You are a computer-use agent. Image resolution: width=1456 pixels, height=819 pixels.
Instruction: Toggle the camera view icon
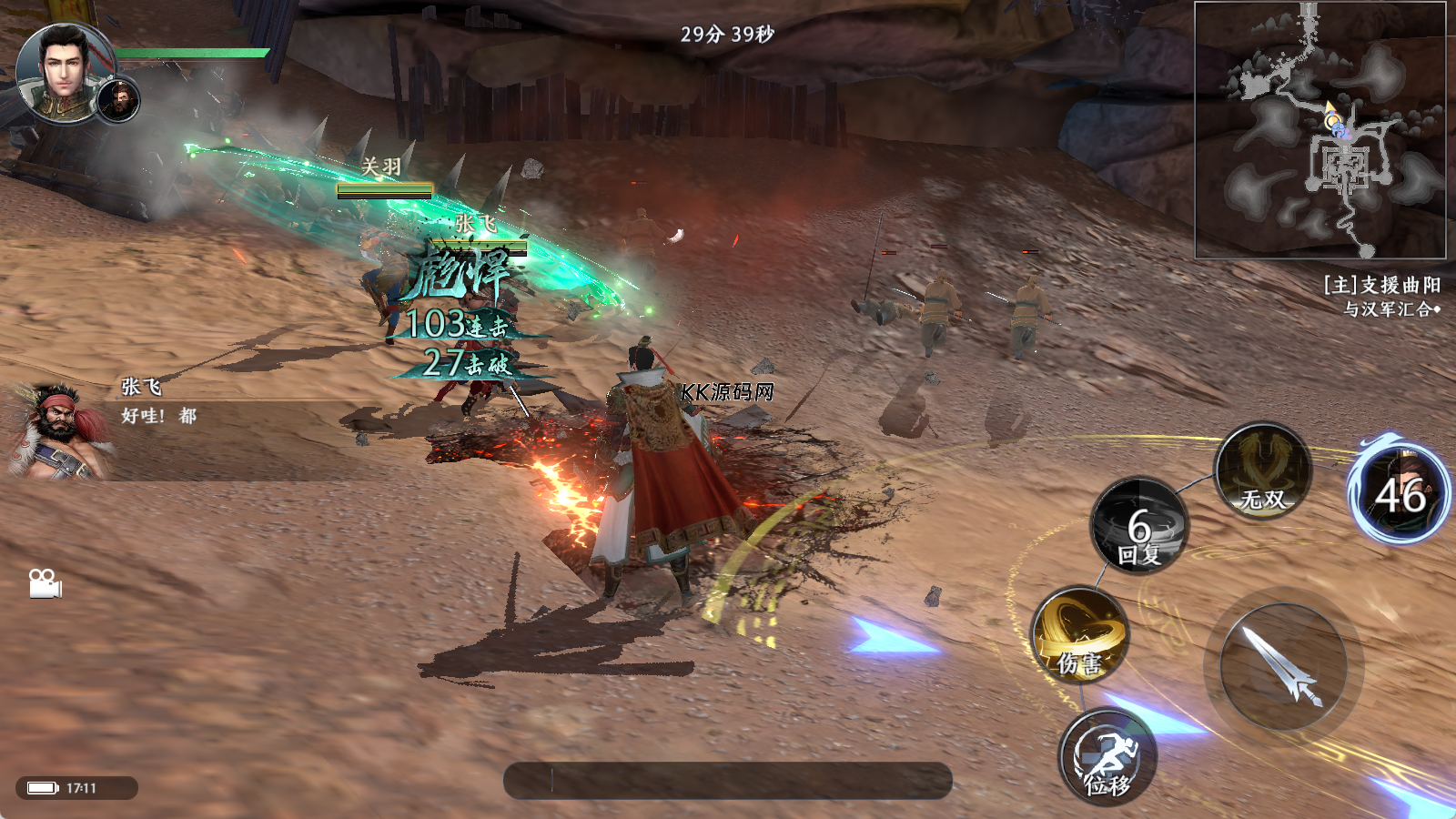point(45,583)
